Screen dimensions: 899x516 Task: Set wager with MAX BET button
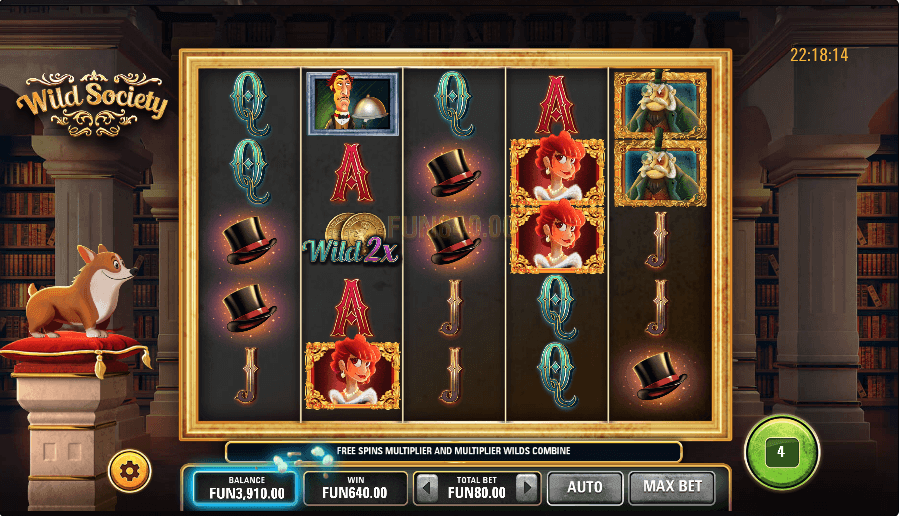672,488
